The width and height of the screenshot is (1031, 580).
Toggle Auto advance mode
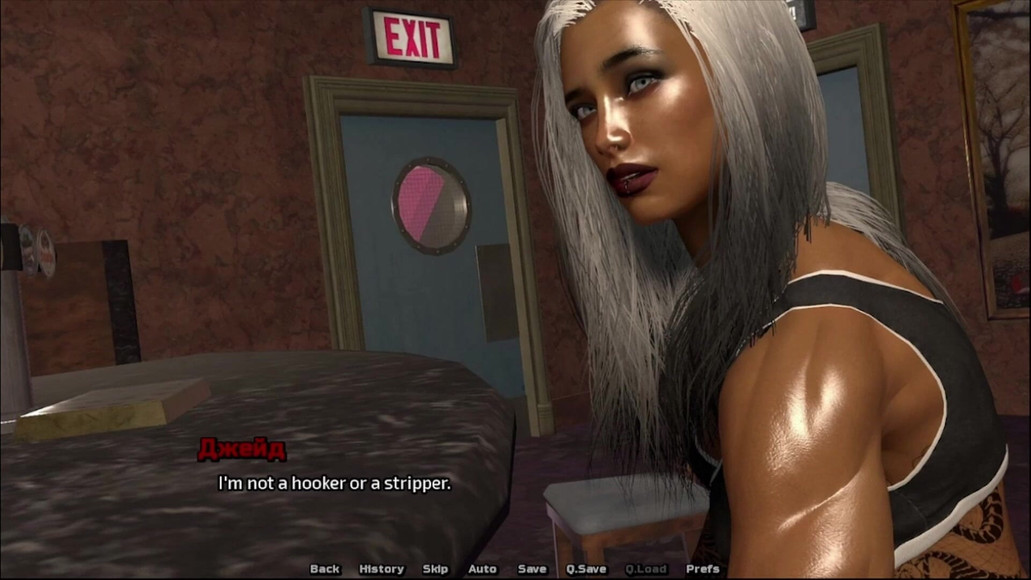[x=482, y=569]
